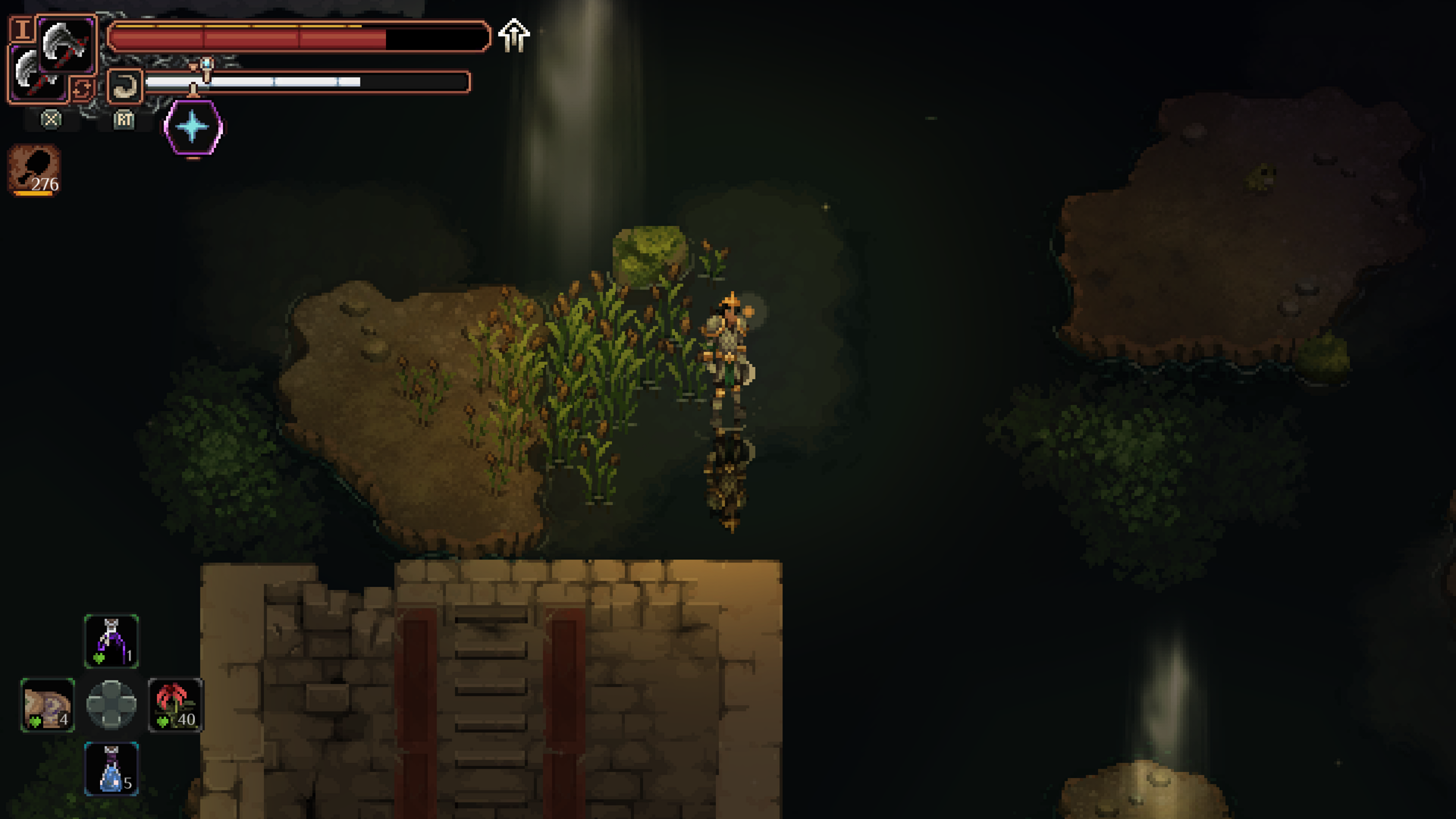Use the blue potion flask slot

pyautogui.click(x=111, y=769)
